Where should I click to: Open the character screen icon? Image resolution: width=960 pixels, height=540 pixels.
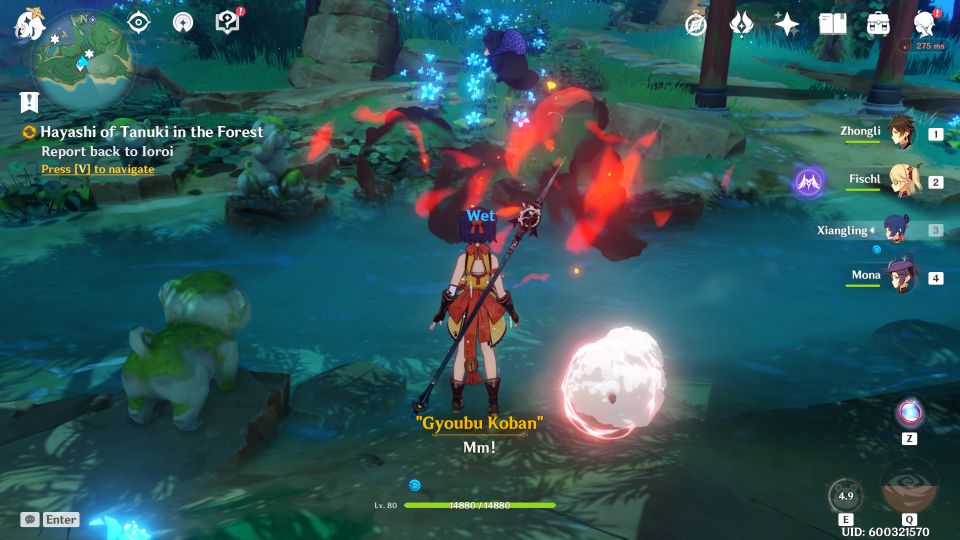click(925, 24)
